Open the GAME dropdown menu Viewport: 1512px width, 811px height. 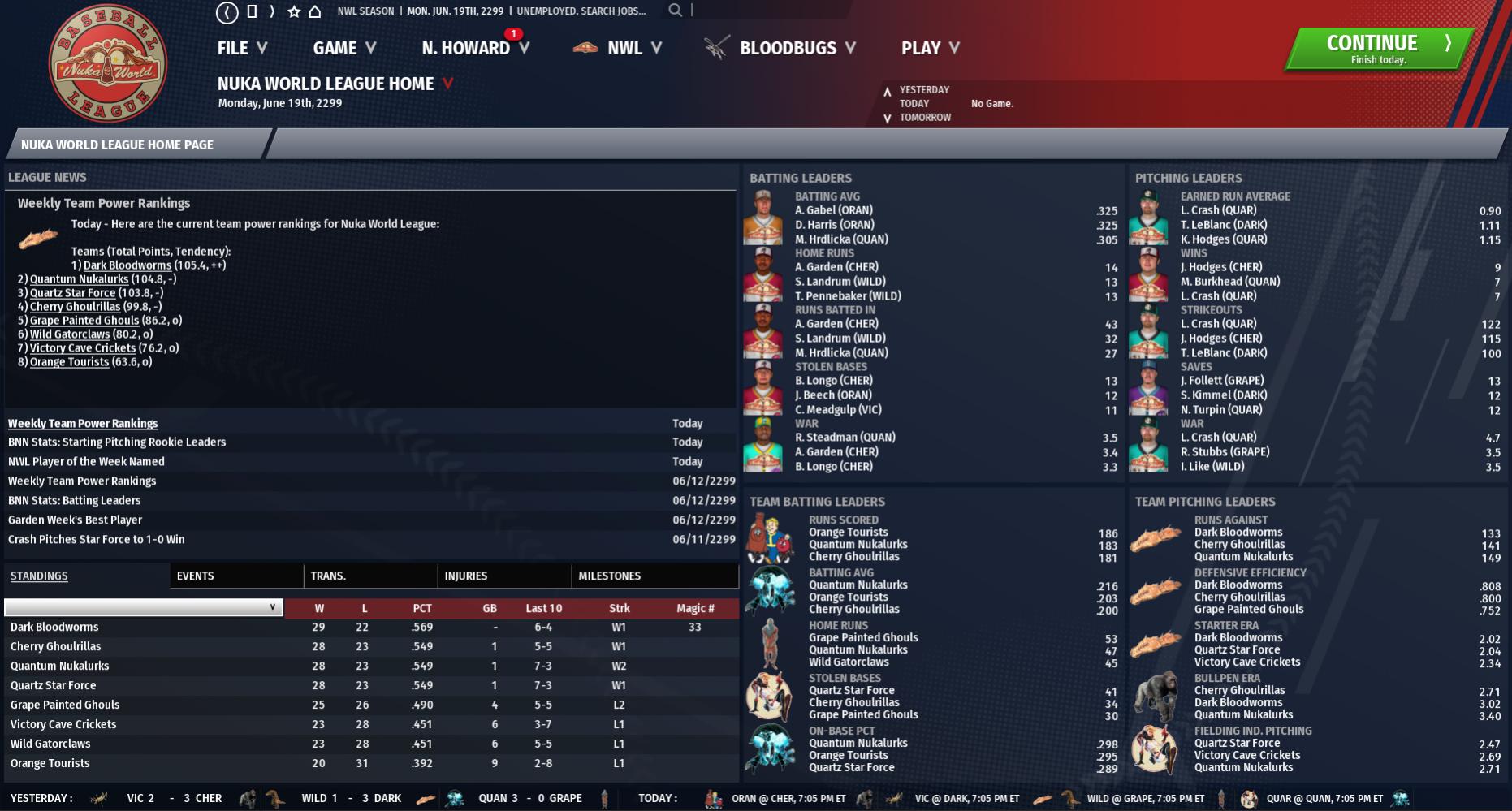344,49
